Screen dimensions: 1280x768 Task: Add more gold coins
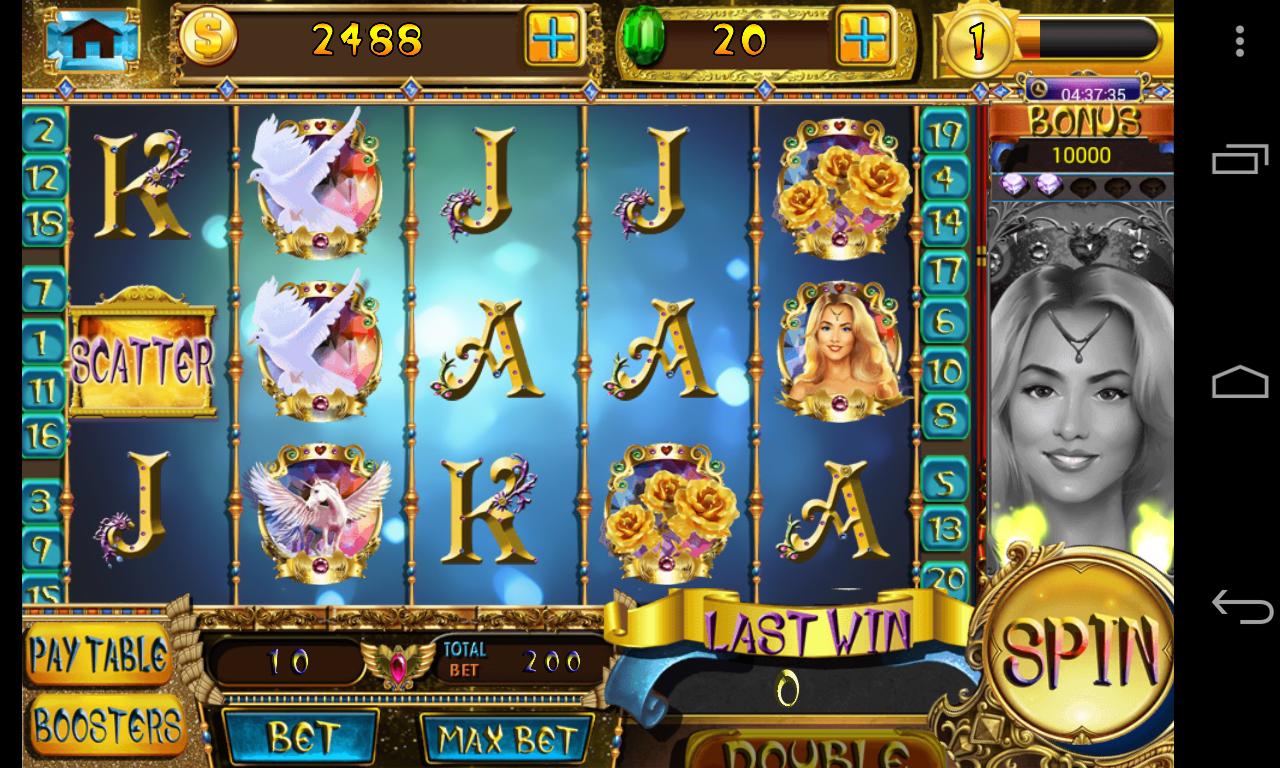[553, 39]
